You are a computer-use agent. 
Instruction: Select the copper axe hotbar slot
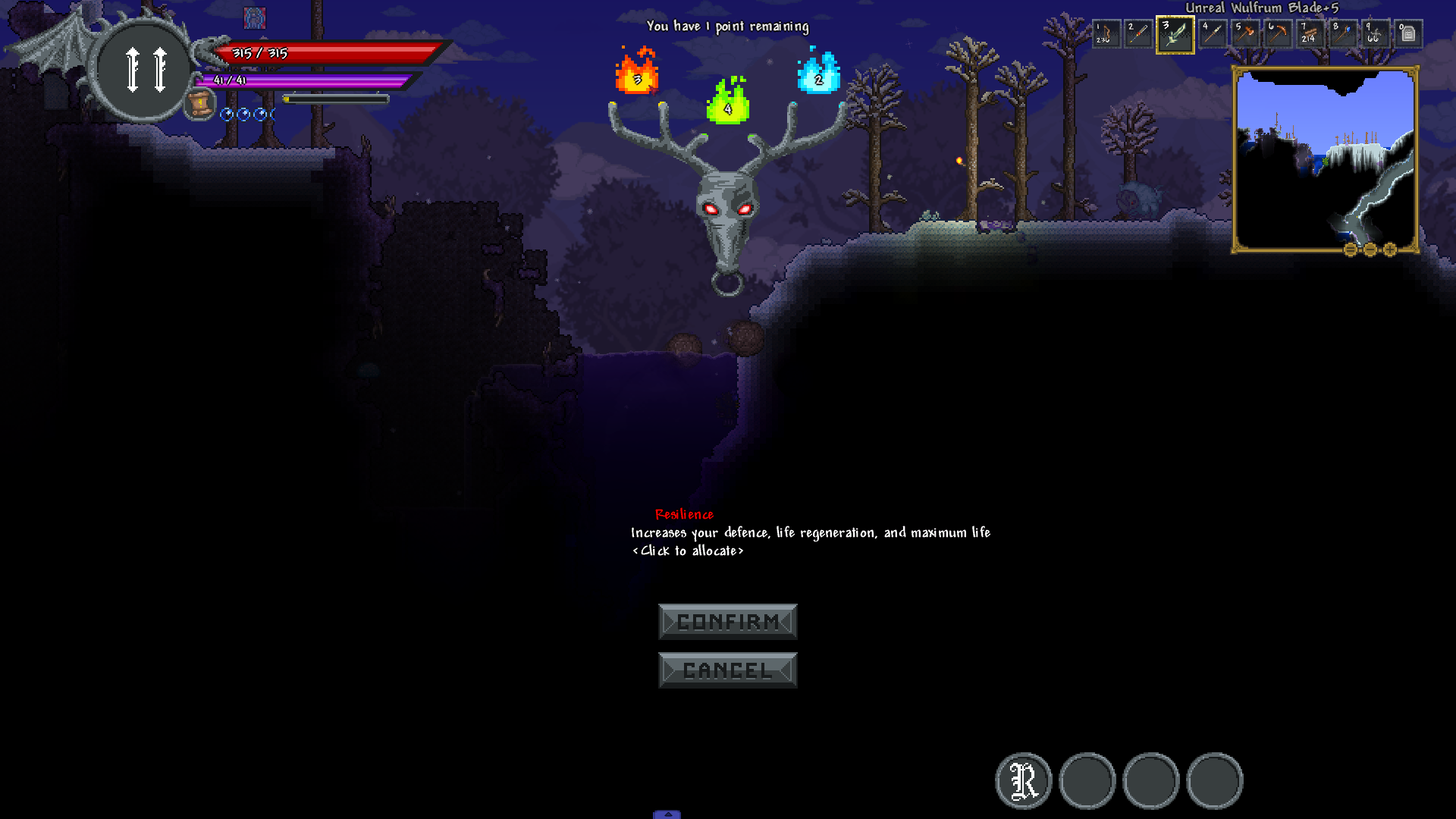1244,34
